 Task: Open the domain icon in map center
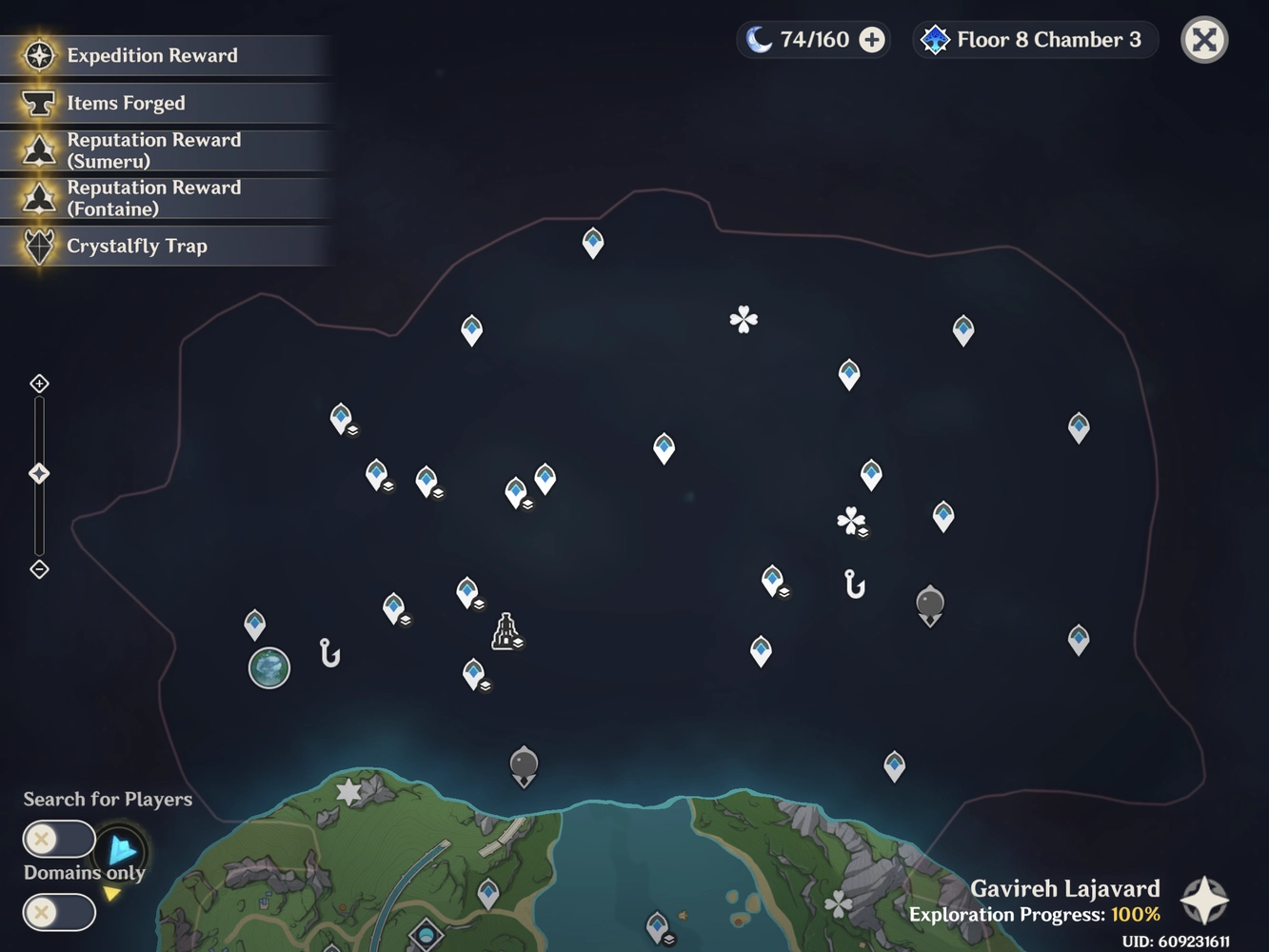506,631
